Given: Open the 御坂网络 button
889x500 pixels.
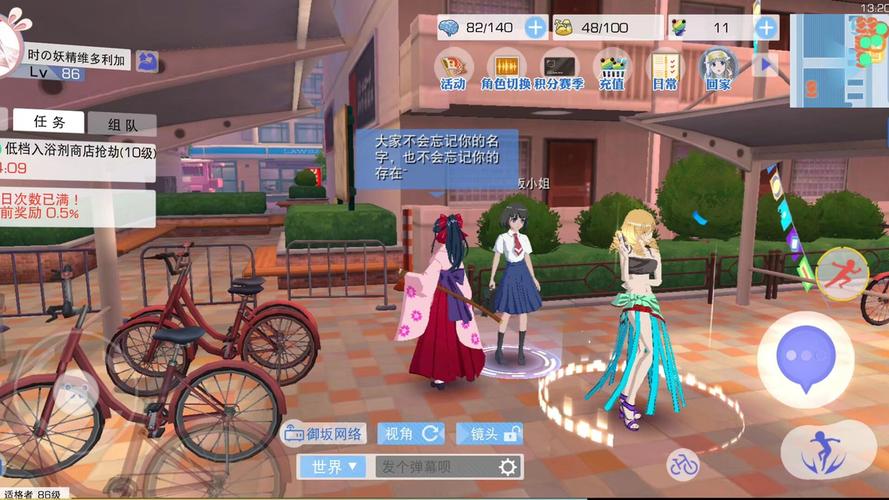Looking at the screenshot, I should pos(324,434).
